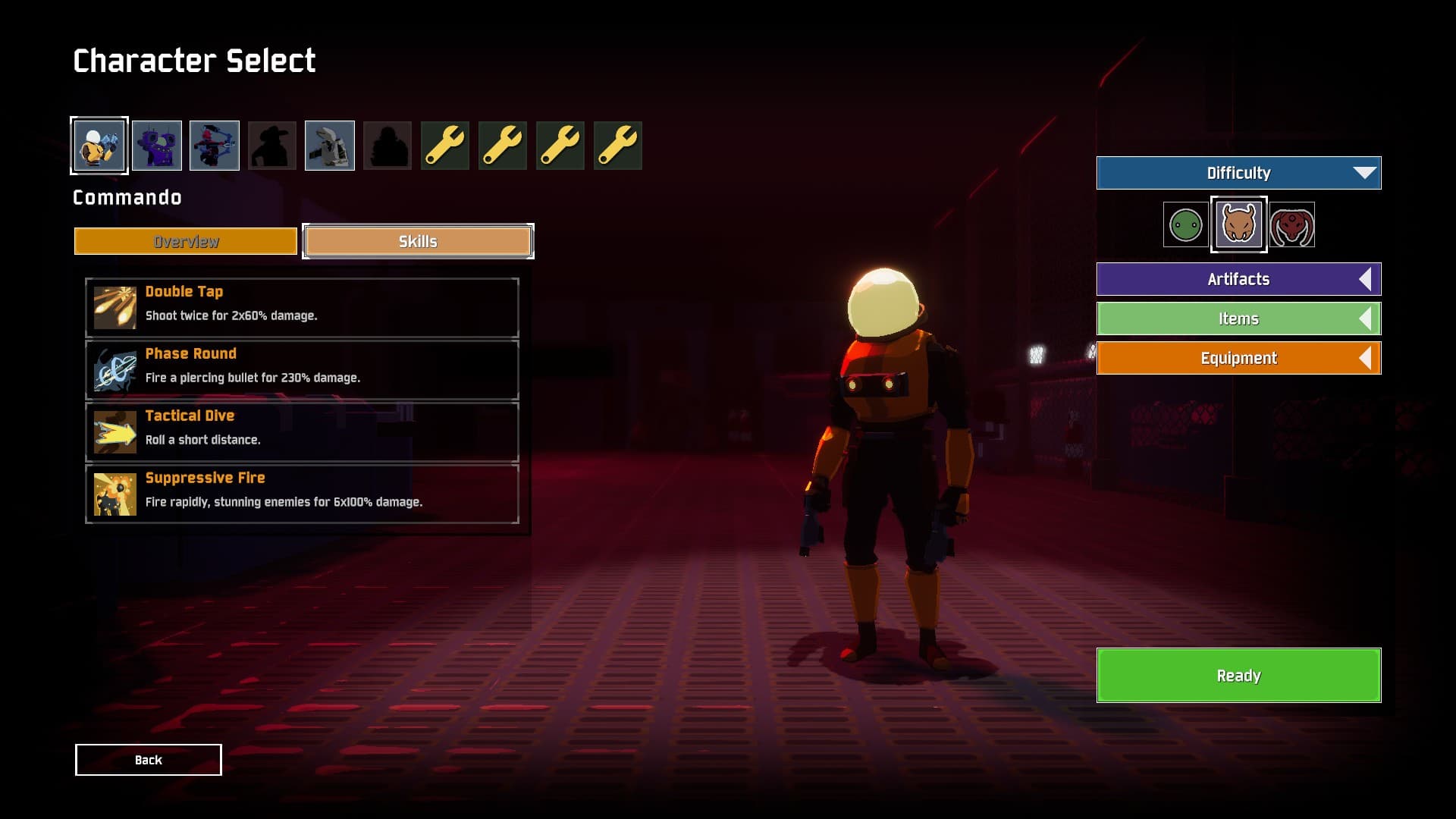Select the Huntress character portrait
The width and height of the screenshot is (1456, 819).
coord(215,145)
